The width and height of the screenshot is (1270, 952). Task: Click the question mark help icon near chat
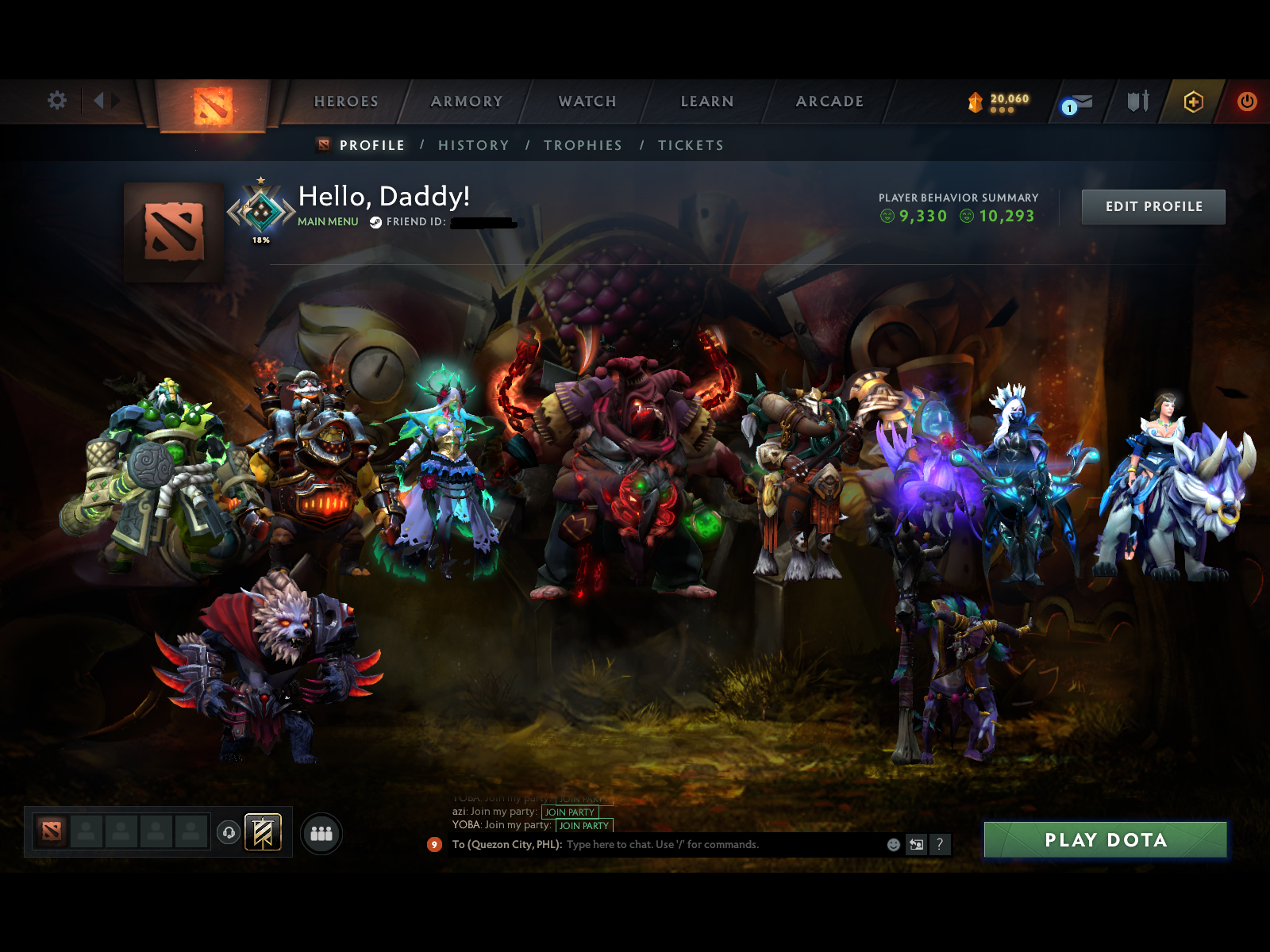pyautogui.click(x=941, y=845)
